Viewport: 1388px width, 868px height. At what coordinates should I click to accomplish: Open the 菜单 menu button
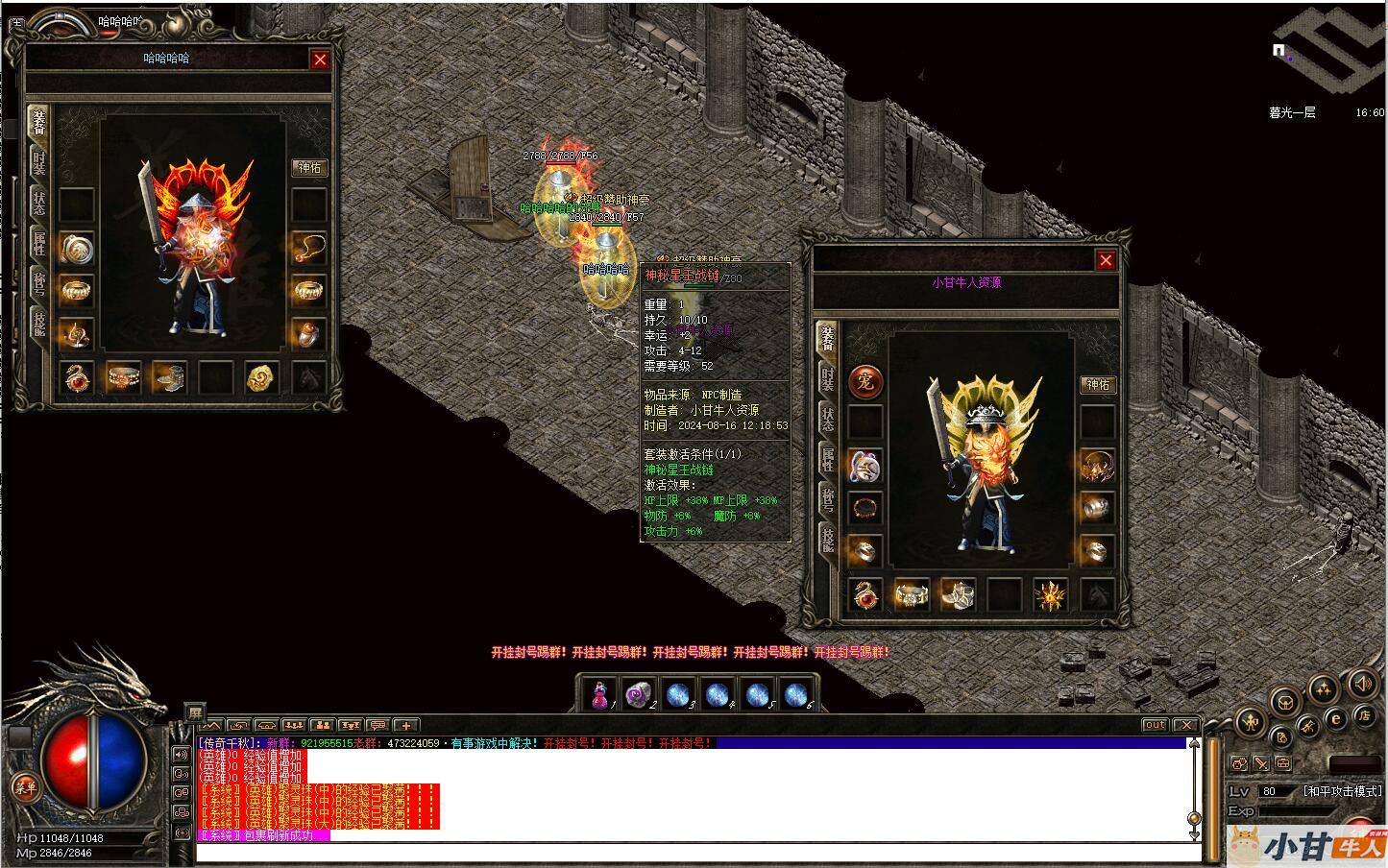click(x=24, y=787)
